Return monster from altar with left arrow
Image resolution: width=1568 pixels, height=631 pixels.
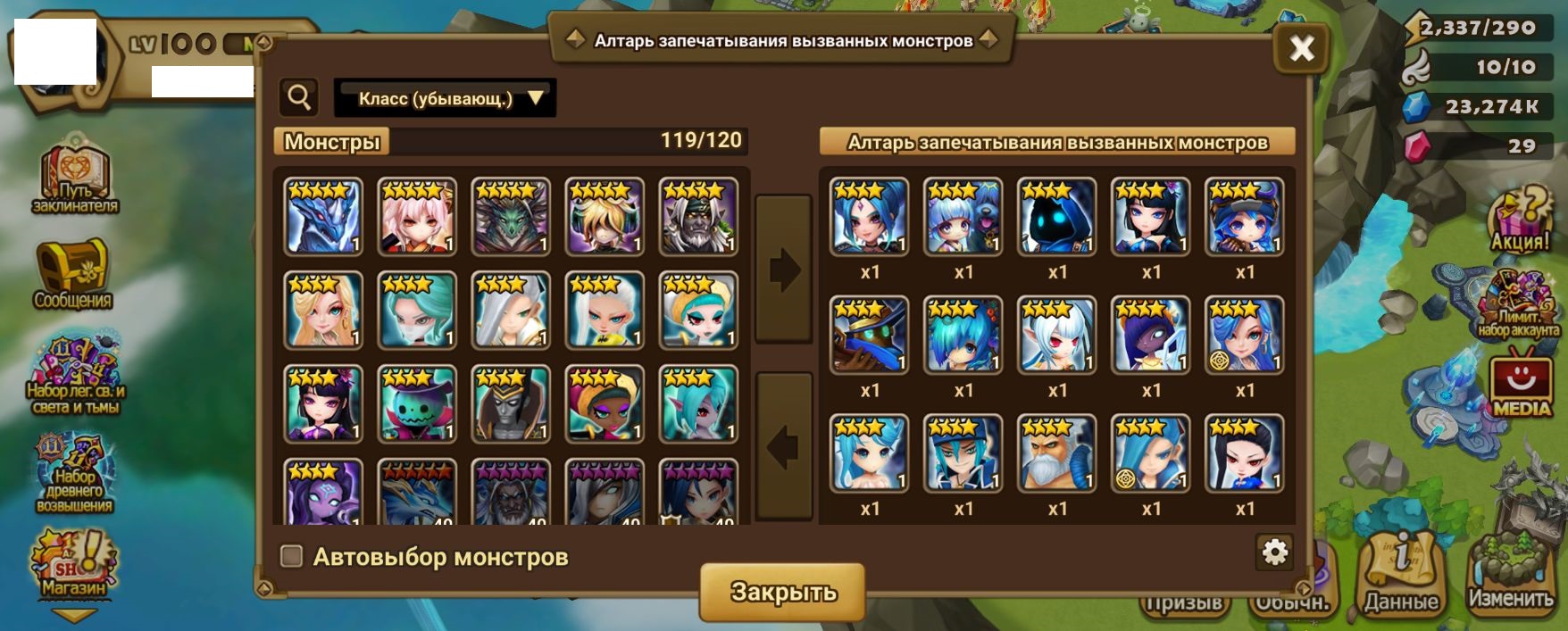click(x=784, y=446)
